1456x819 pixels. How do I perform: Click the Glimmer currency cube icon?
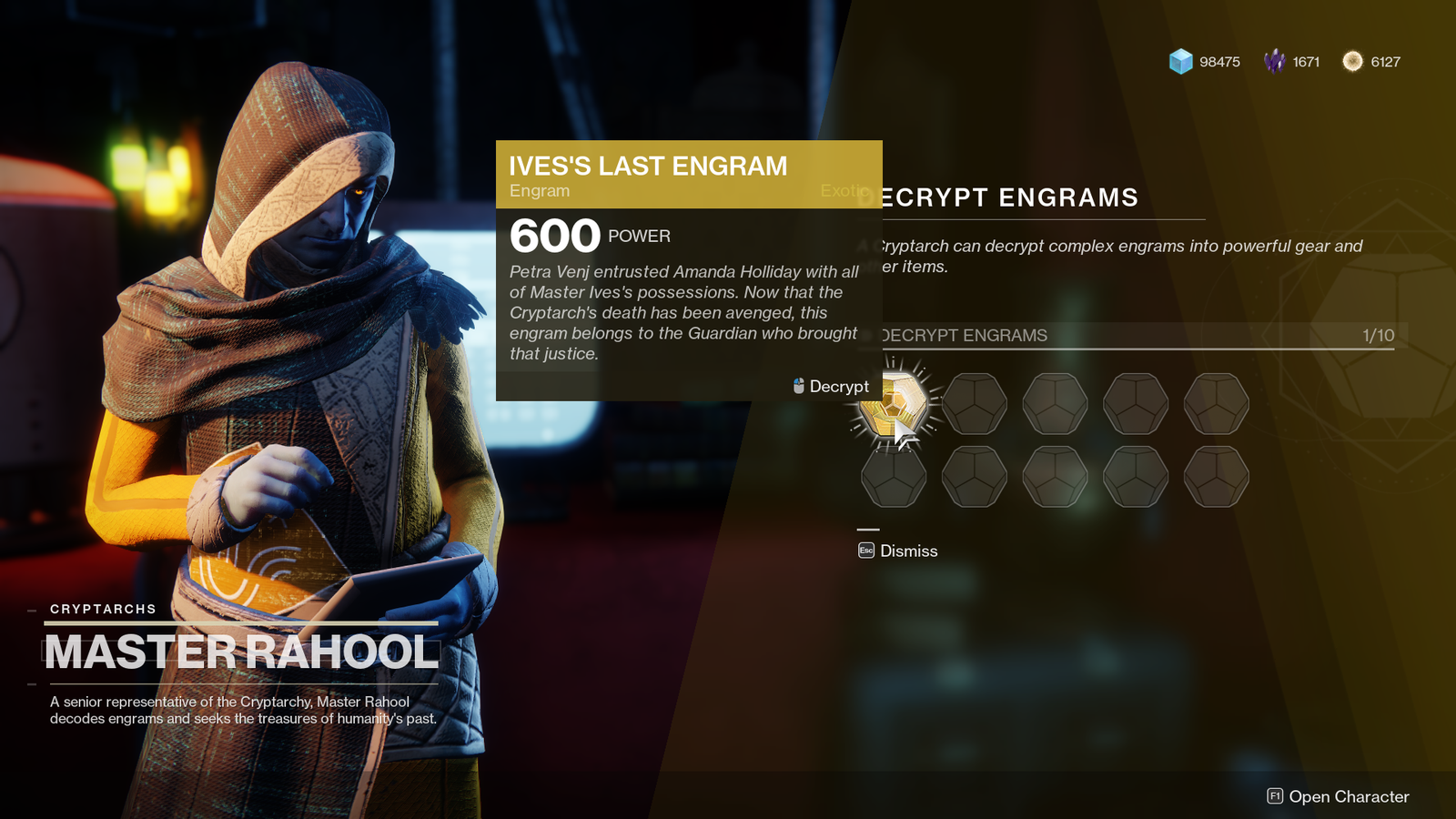1181,62
